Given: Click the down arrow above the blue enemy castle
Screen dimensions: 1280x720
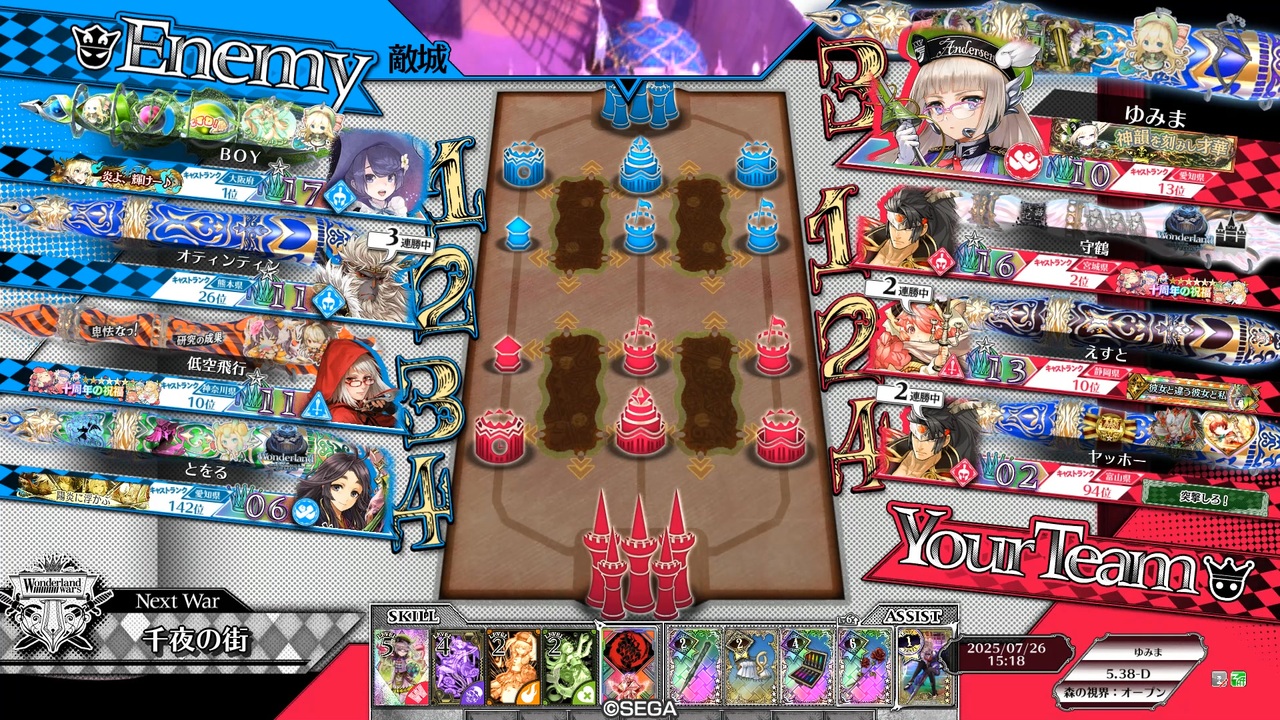Looking at the screenshot, I should 628,85.
